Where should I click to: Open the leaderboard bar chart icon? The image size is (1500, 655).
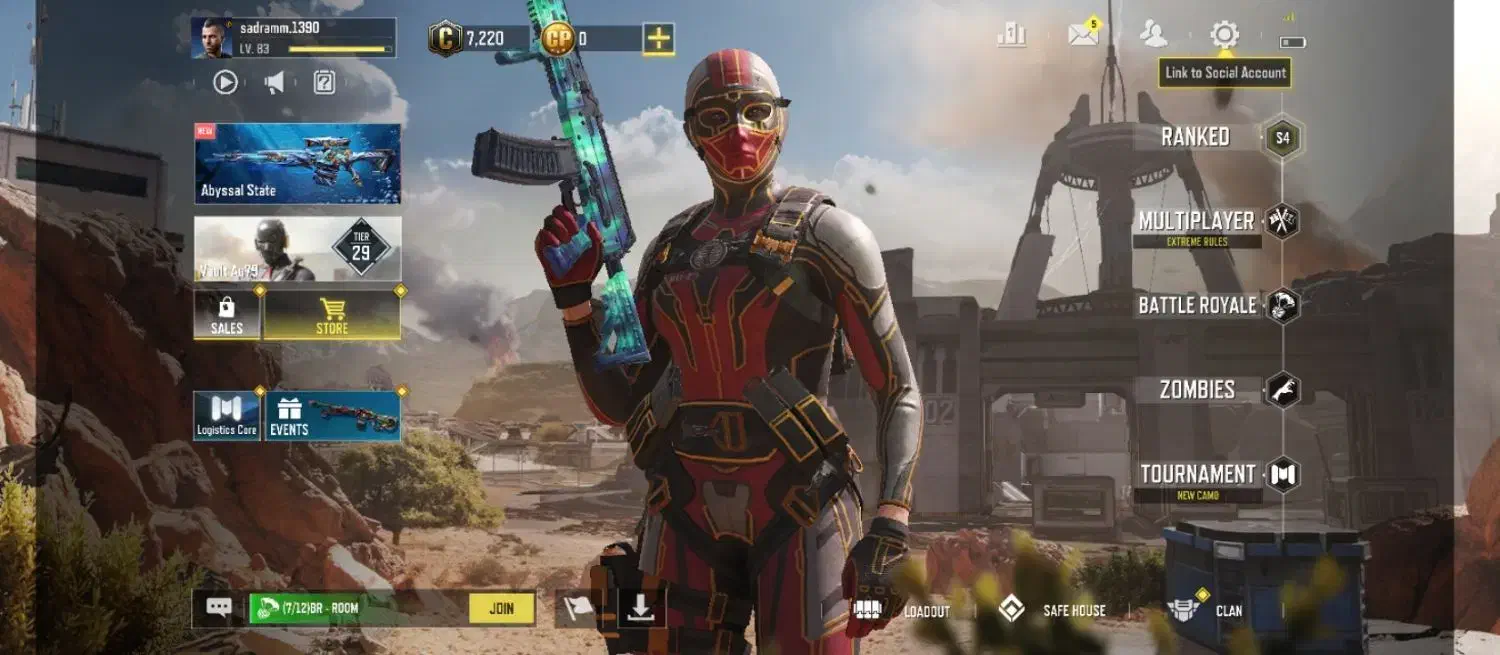[x=1012, y=35]
